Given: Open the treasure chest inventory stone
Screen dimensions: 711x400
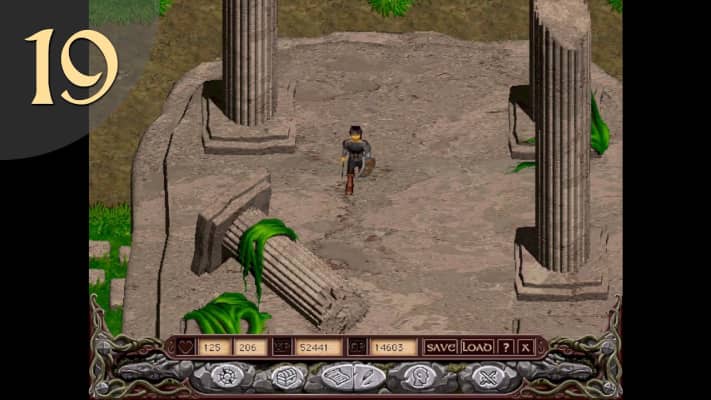Looking at the screenshot, I should (x=283, y=377).
